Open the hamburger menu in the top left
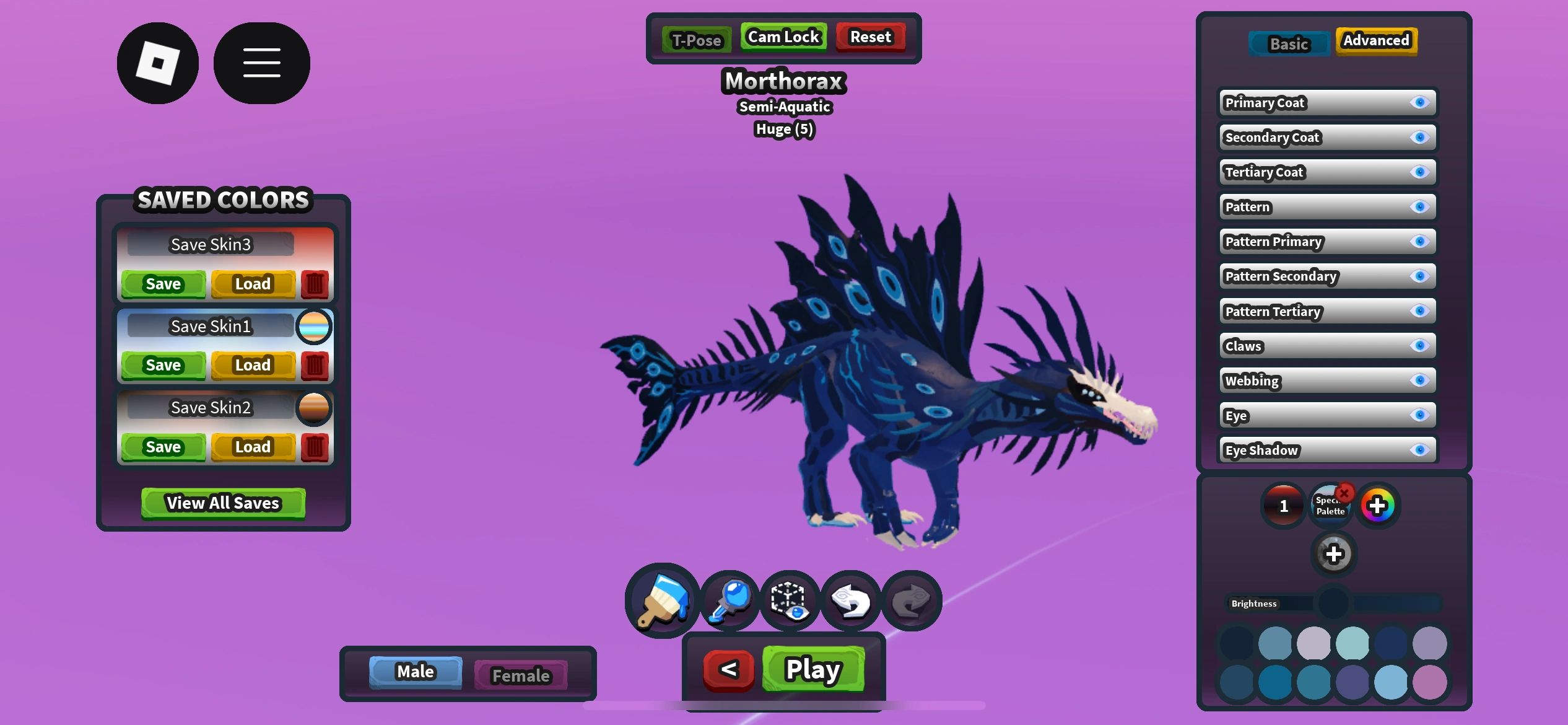 click(261, 61)
